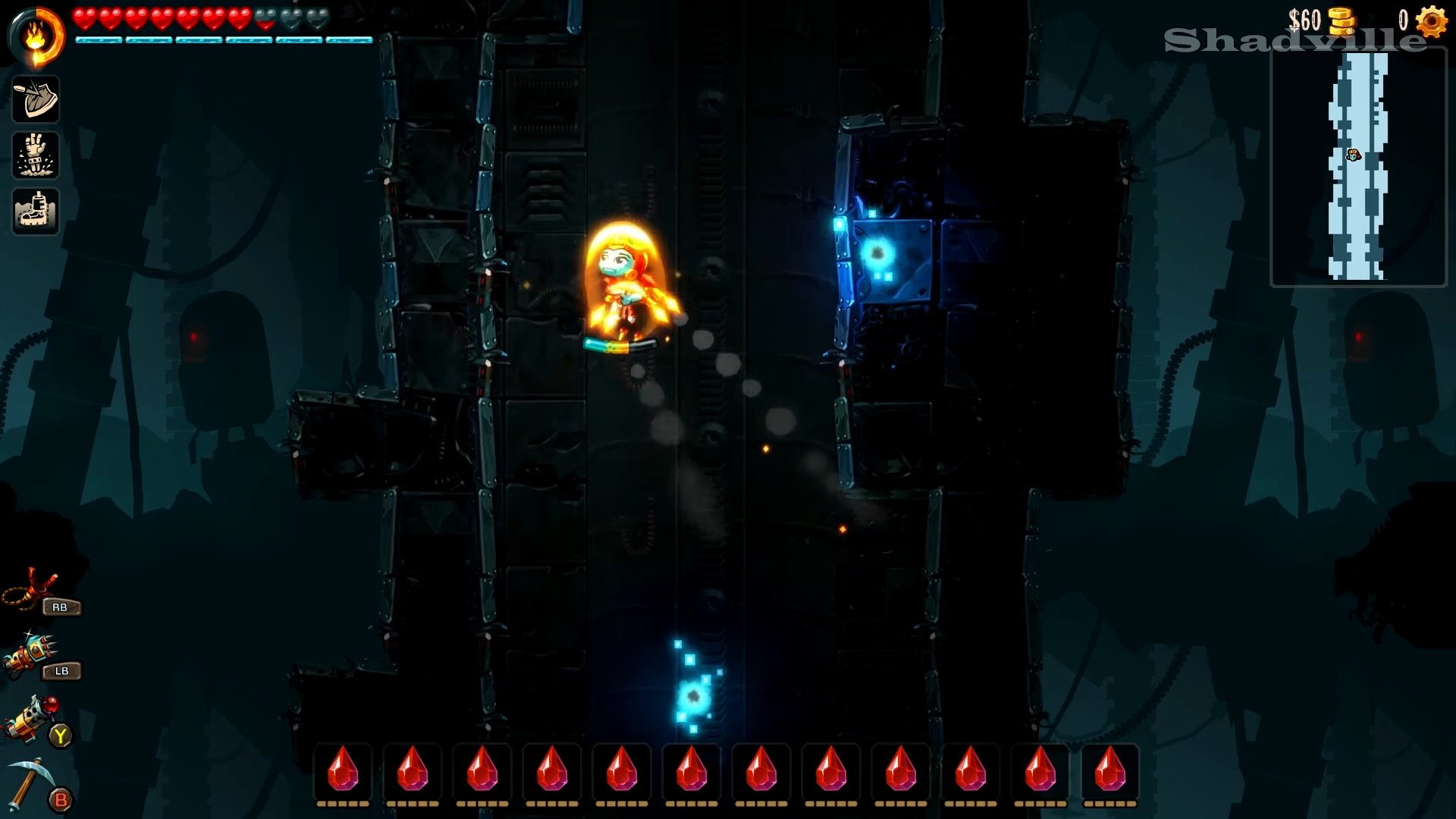Activate the pressure bomb launcher icon
The image size is (1456, 819).
coord(30,717)
